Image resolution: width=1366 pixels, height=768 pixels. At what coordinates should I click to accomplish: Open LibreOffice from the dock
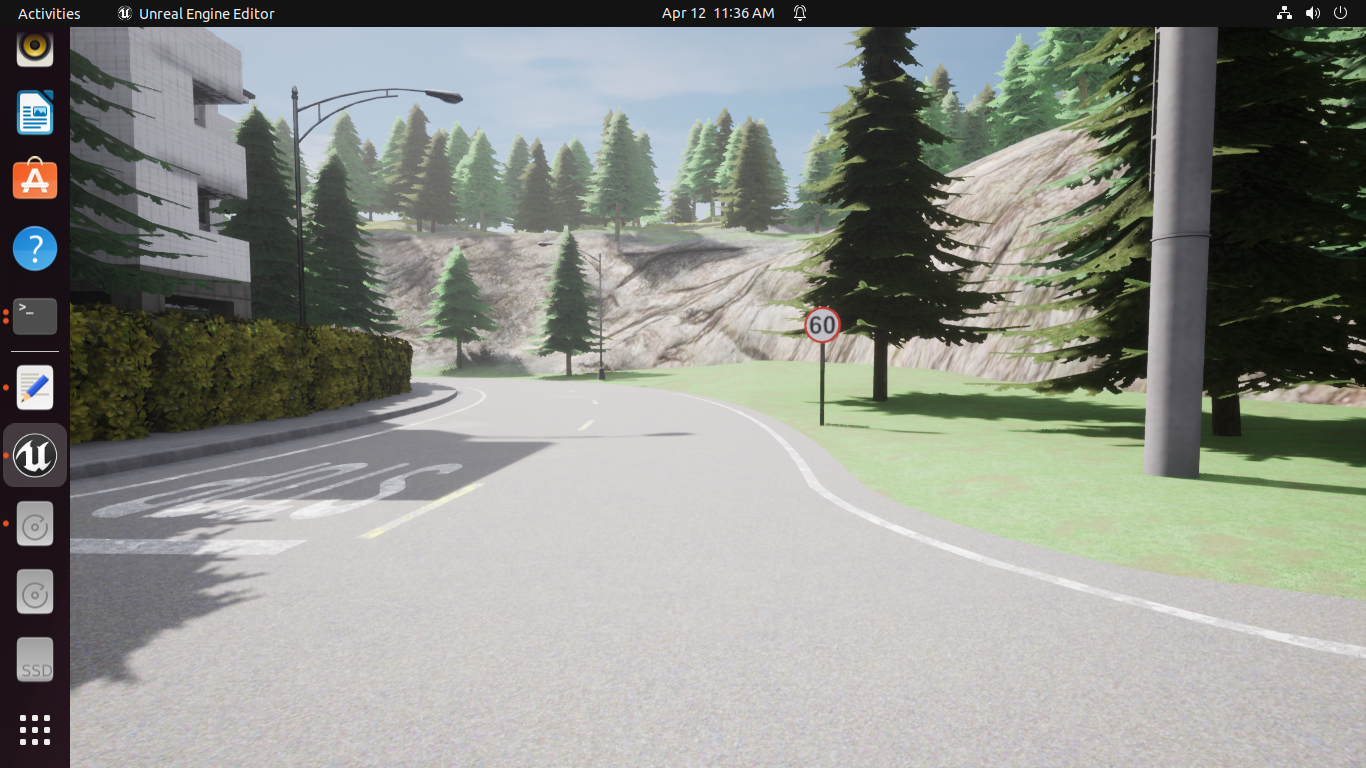[x=34, y=112]
